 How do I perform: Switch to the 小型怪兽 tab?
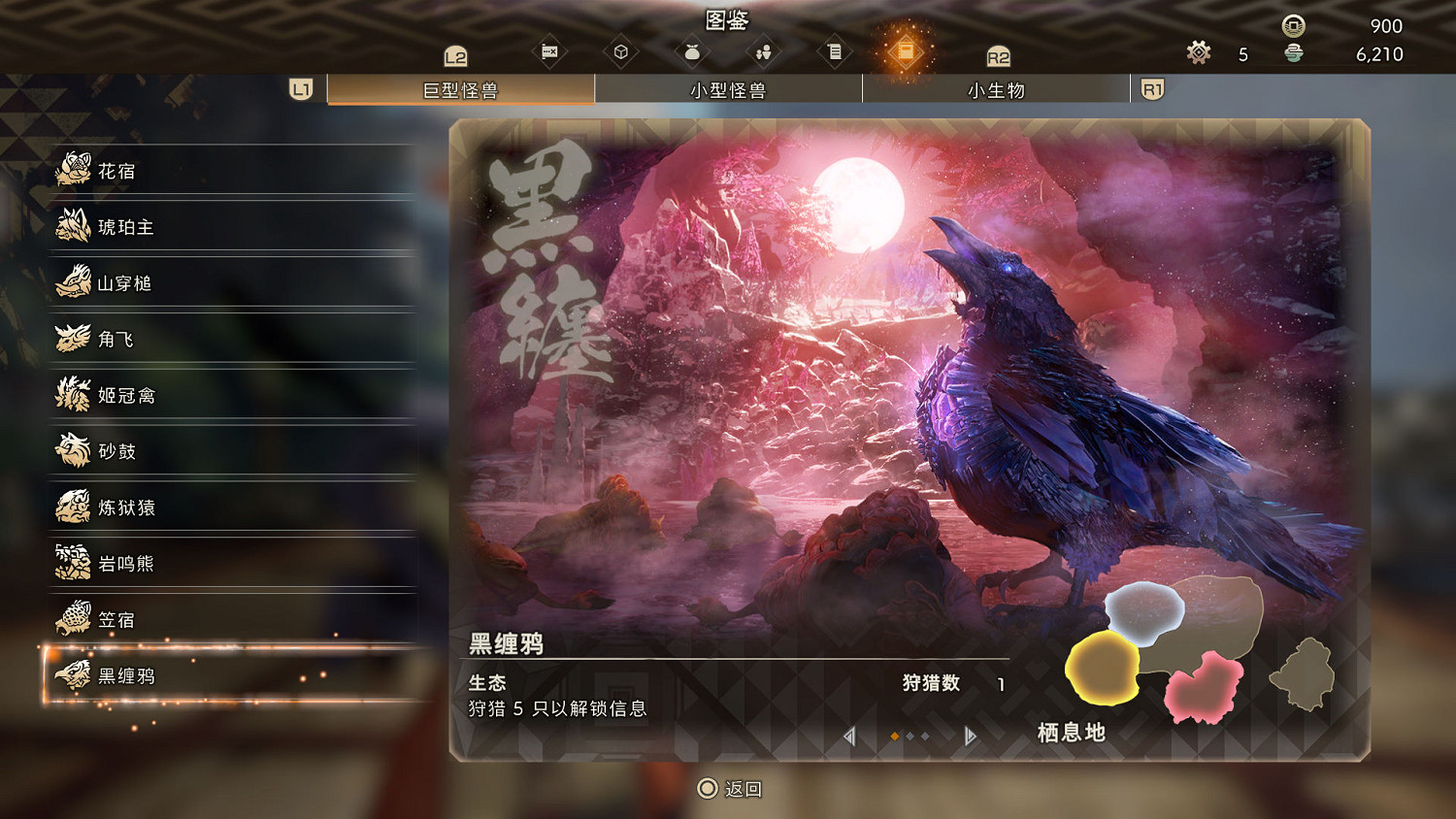(x=728, y=89)
